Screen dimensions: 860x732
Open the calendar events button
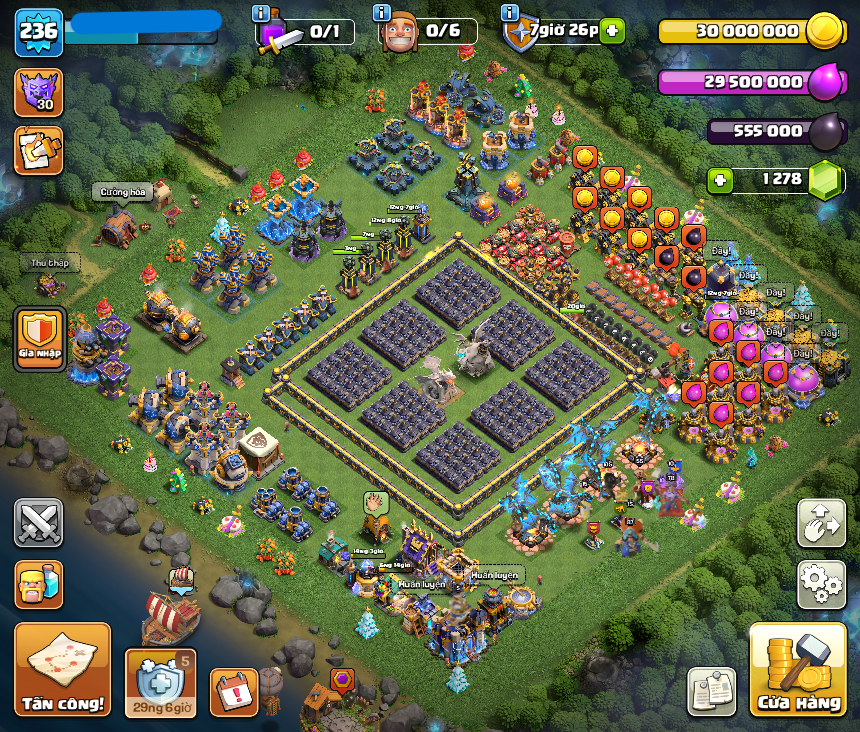tap(234, 691)
